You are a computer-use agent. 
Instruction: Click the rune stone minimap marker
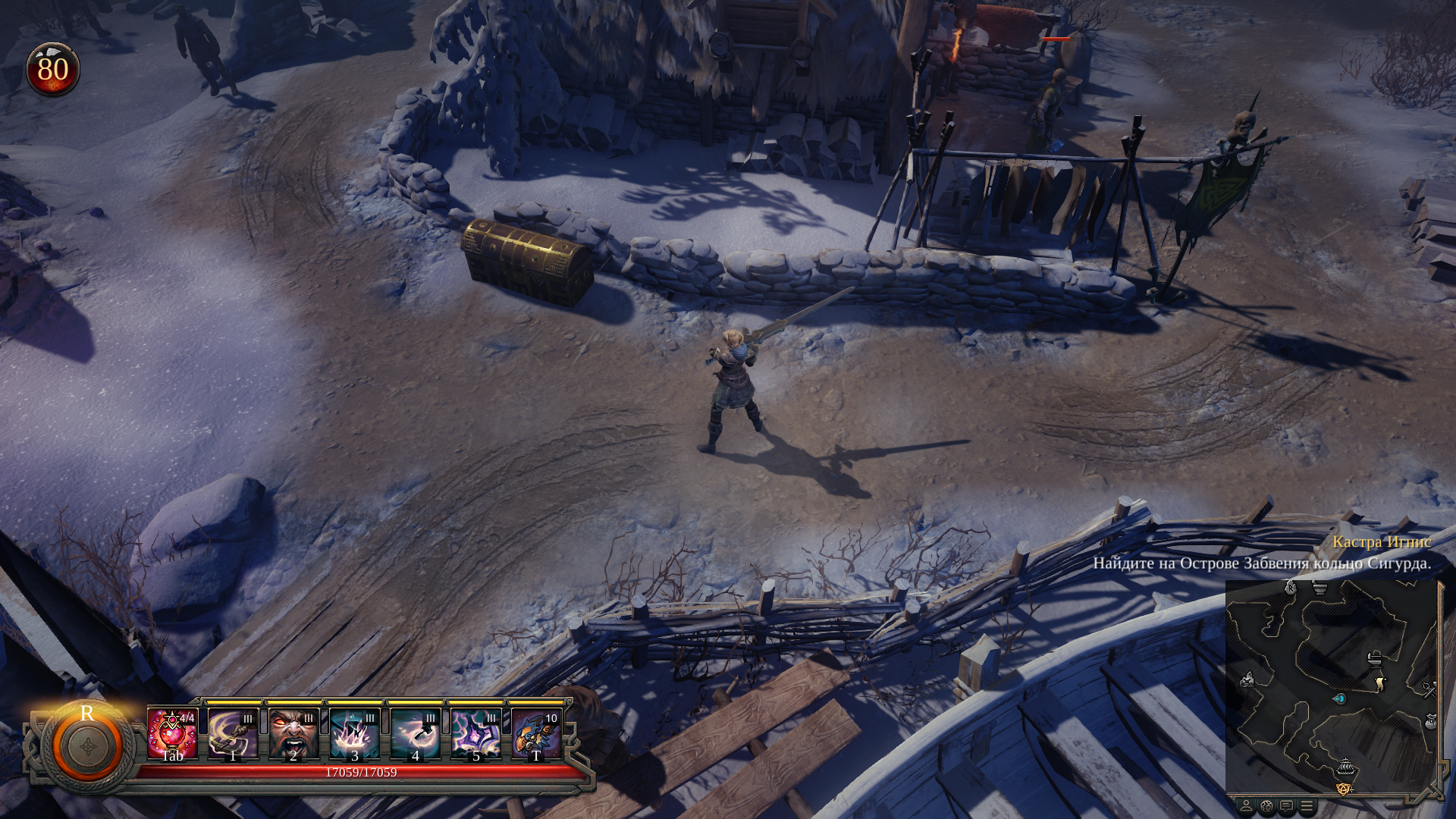(1291, 587)
